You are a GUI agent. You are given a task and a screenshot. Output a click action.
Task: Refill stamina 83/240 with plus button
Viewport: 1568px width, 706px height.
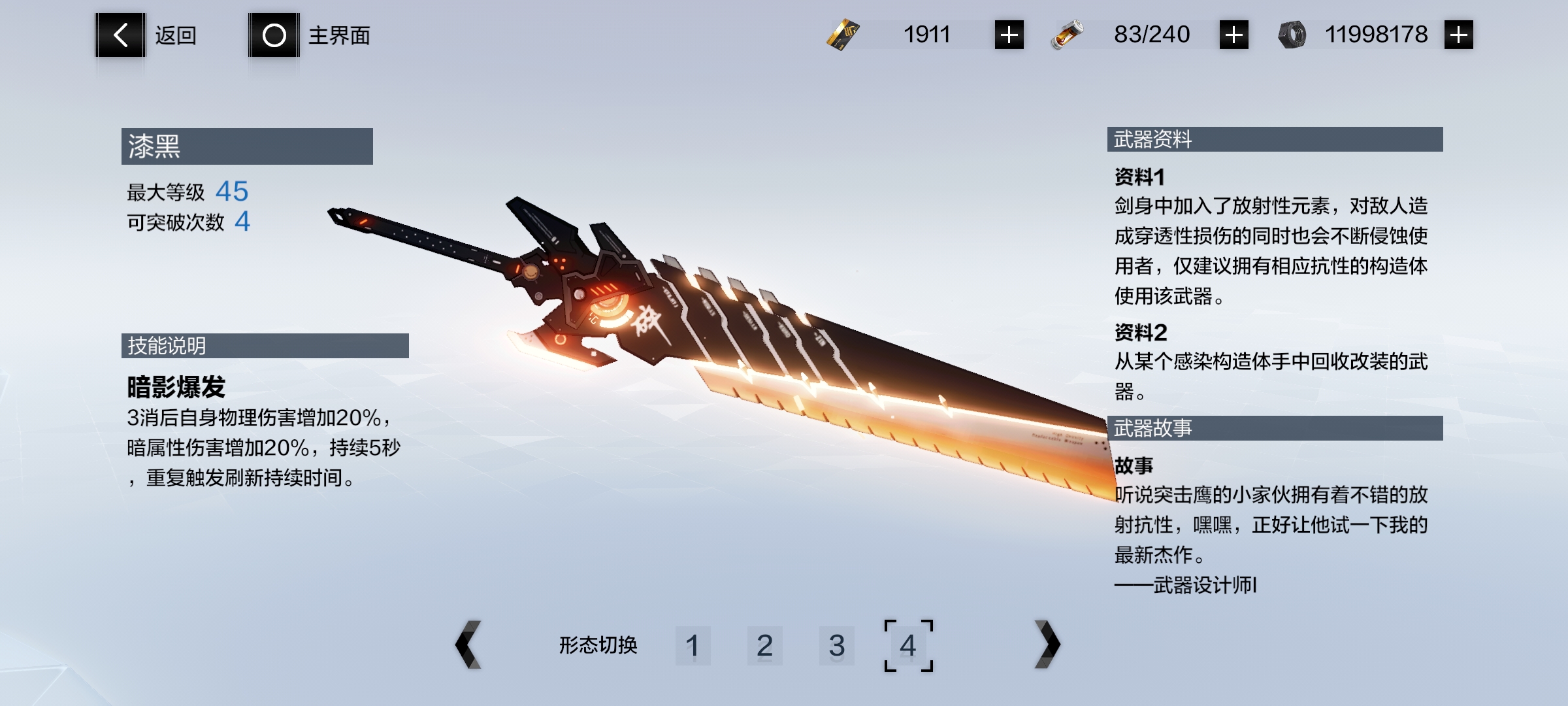tap(1233, 35)
